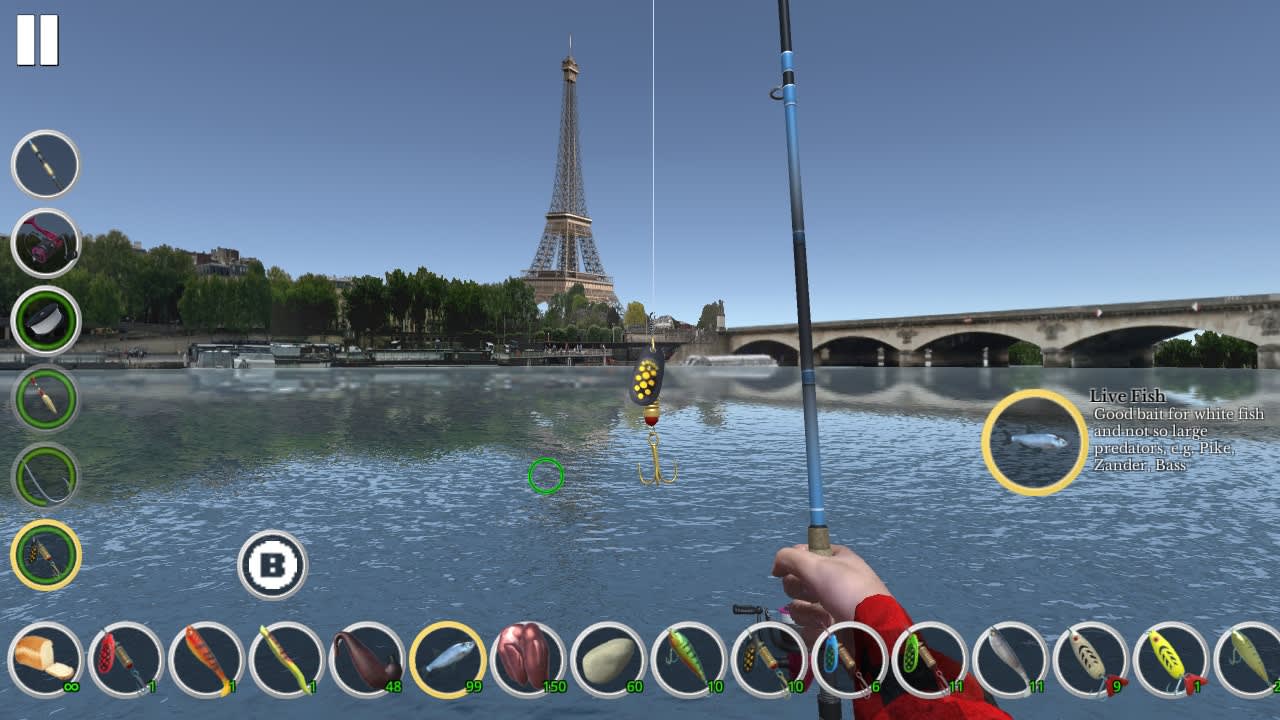Equip the green crankbait lure
Image resolution: width=1280 pixels, height=720 pixels.
click(x=690, y=660)
